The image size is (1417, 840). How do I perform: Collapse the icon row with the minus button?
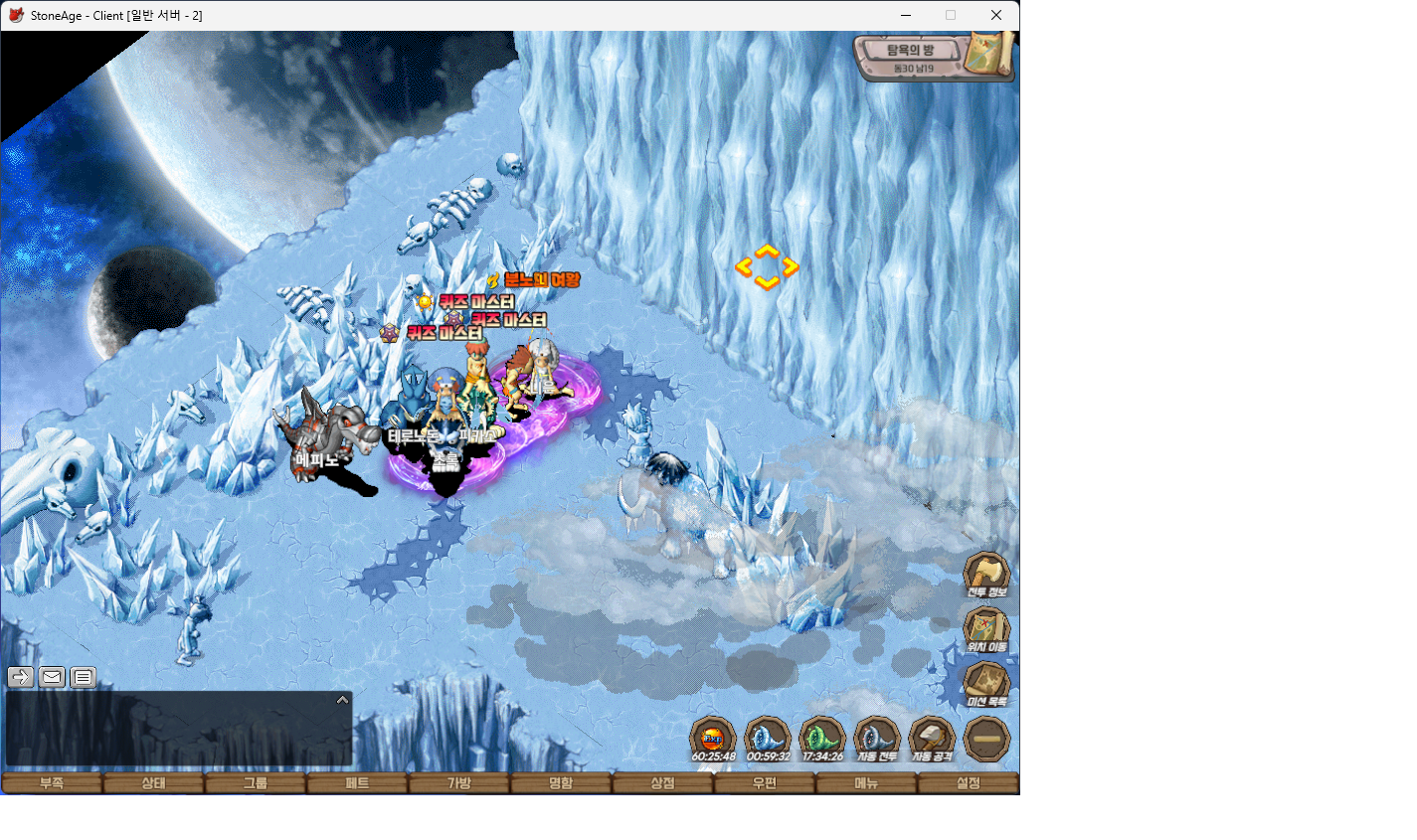[986, 739]
